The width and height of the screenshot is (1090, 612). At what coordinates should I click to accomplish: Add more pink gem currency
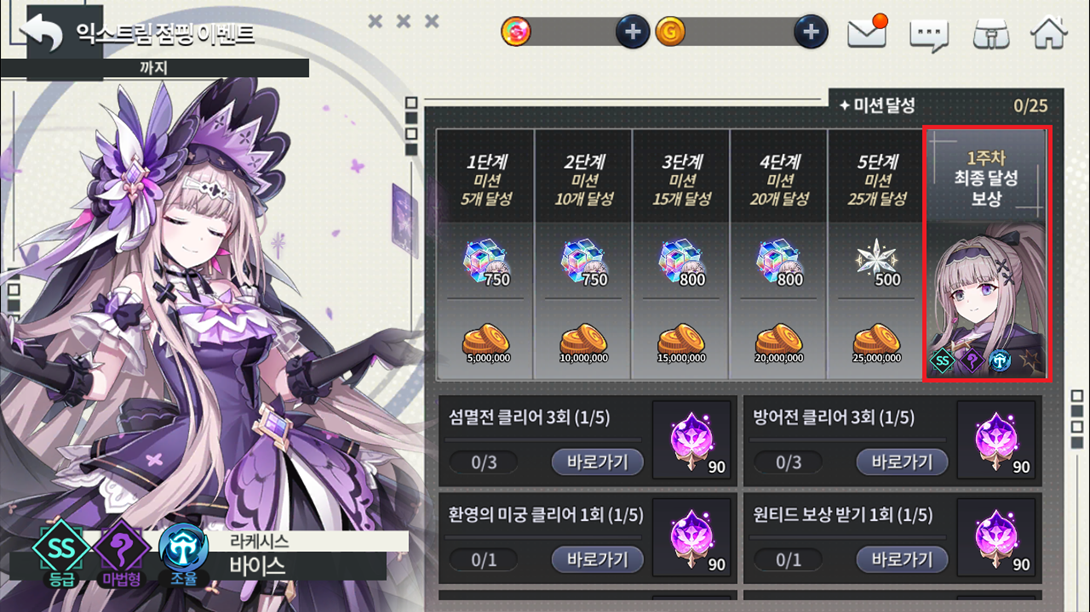(x=631, y=32)
